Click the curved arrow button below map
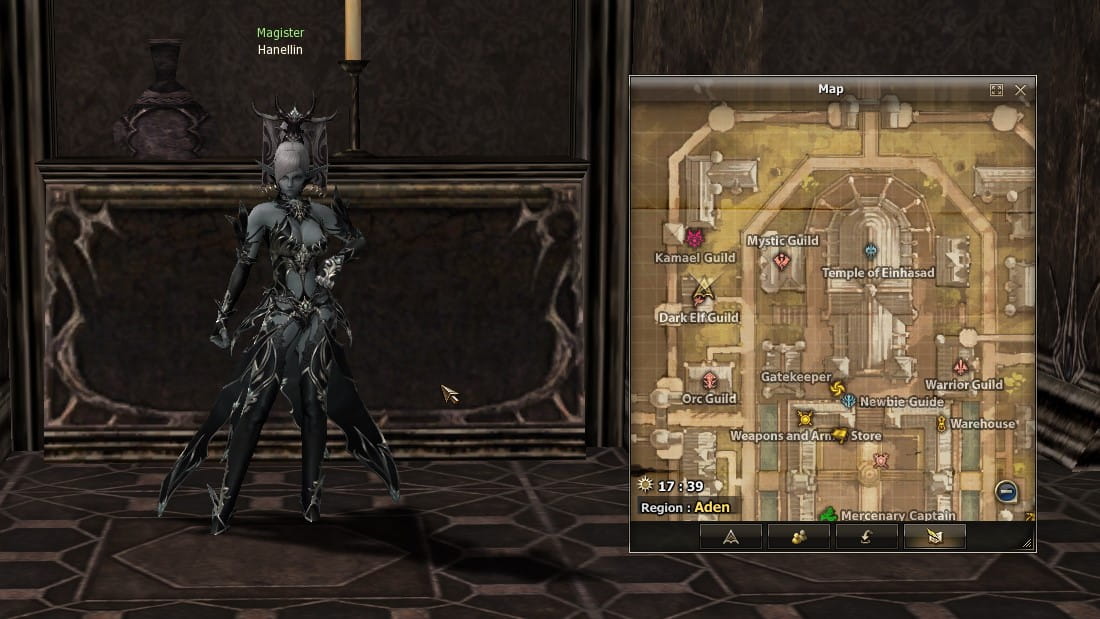This screenshot has width=1100, height=619. pos(866,536)
